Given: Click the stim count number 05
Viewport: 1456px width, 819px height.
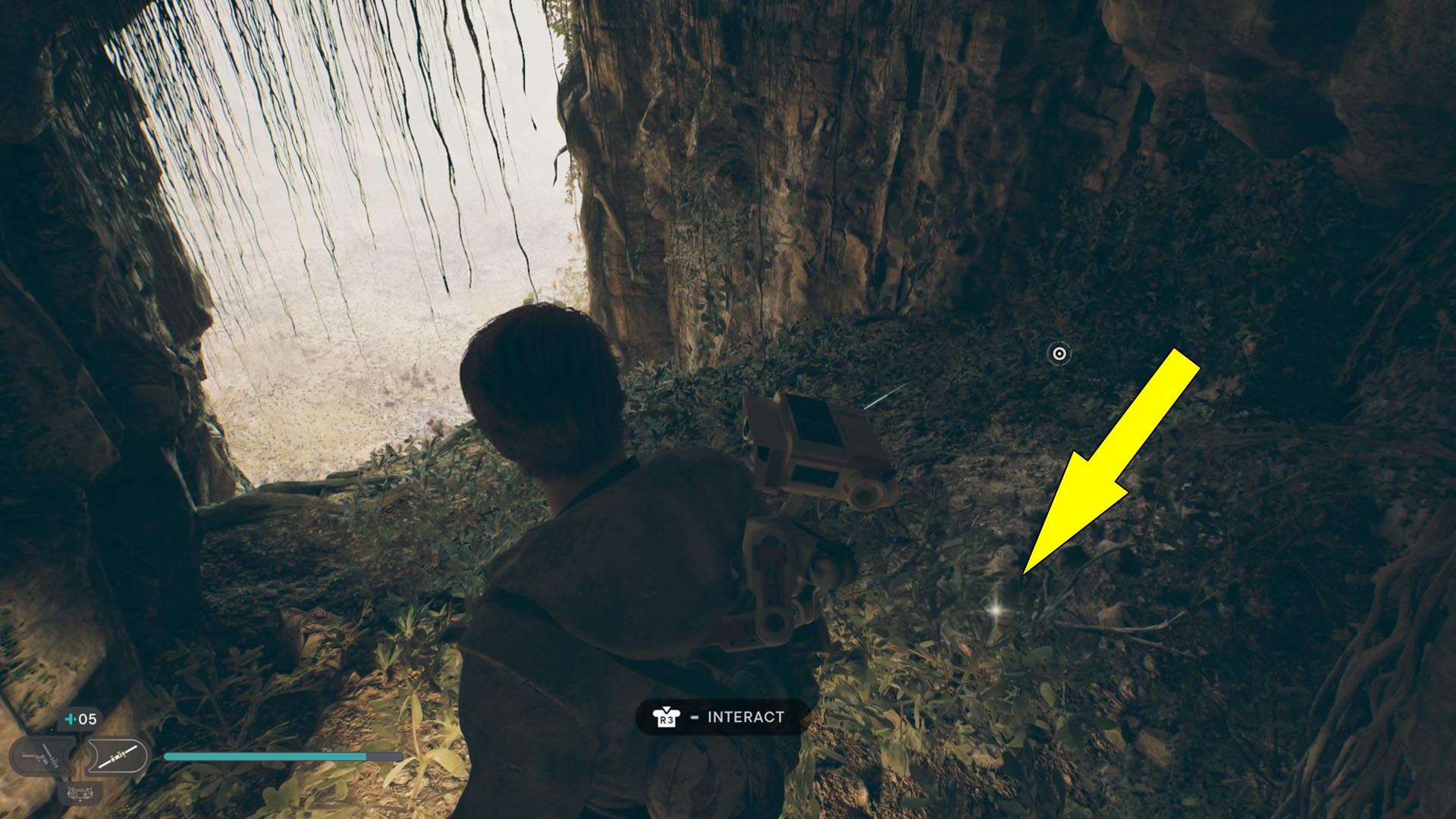Looking at the screenshot, I should [88, 719].
